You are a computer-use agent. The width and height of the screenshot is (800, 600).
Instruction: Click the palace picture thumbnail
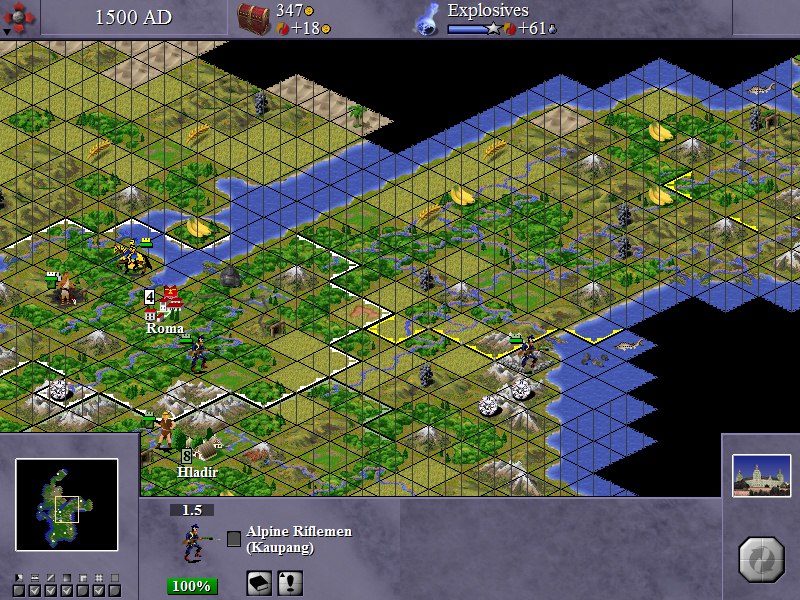[x=761, y=476]
